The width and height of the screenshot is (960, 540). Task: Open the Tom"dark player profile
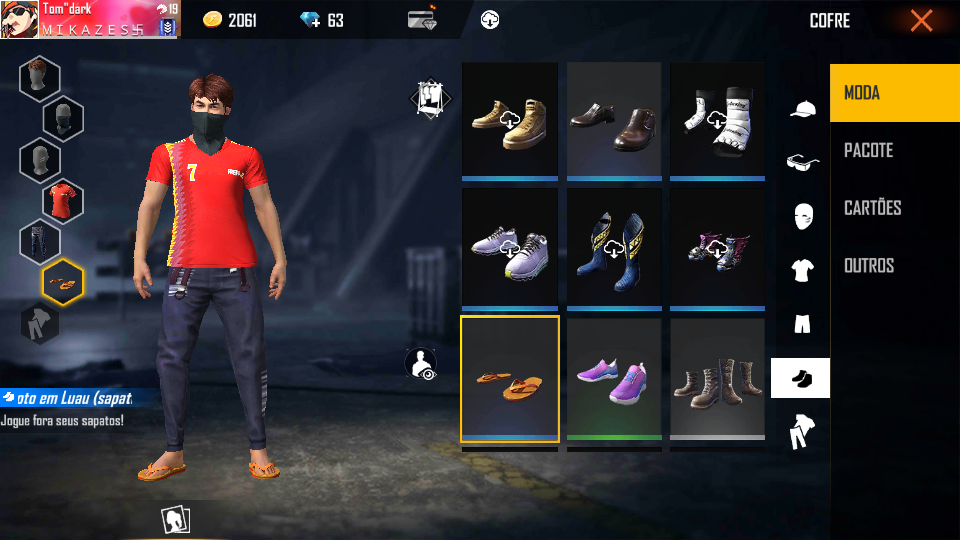coord(90,19)
